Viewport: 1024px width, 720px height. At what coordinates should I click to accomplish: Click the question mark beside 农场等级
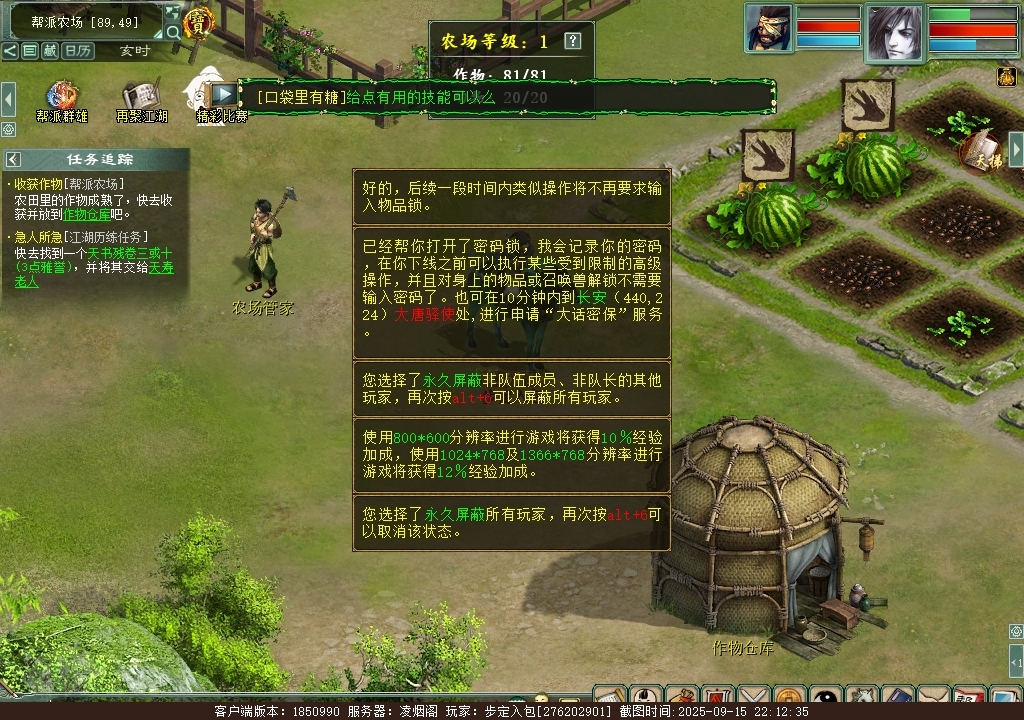[x=572, y=41]
